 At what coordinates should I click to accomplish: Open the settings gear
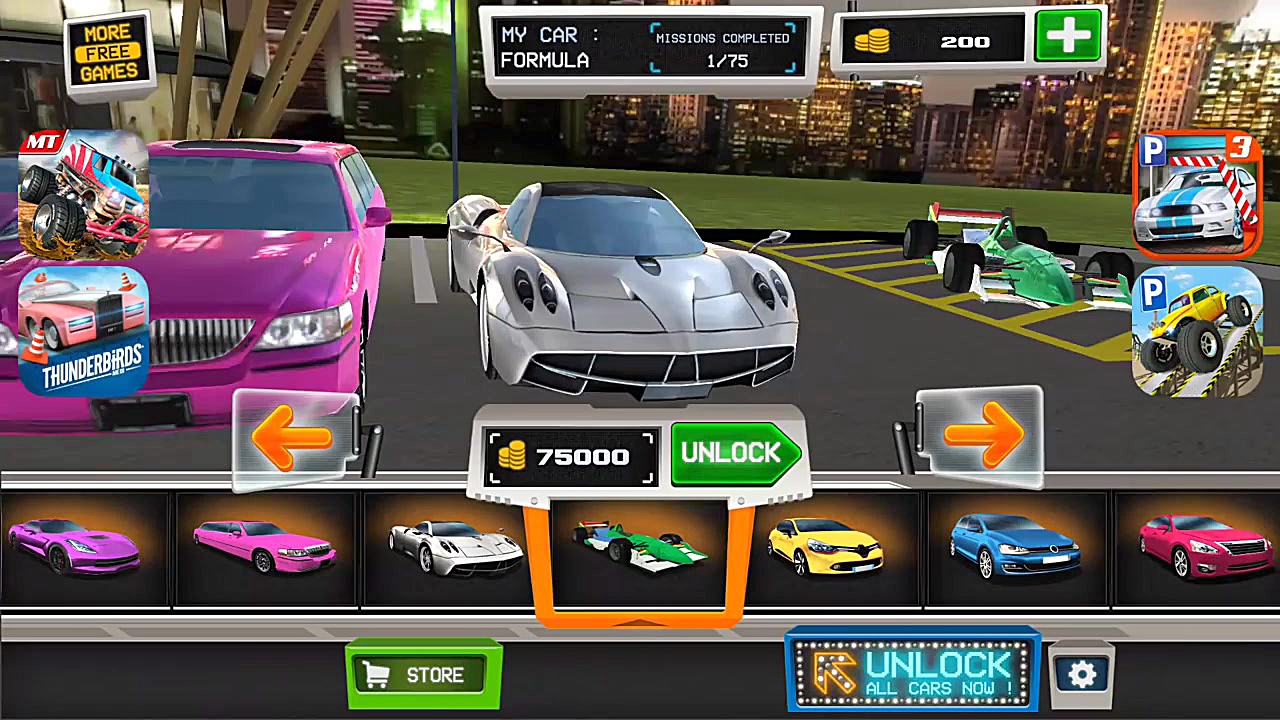click(x=1083, y=675)
